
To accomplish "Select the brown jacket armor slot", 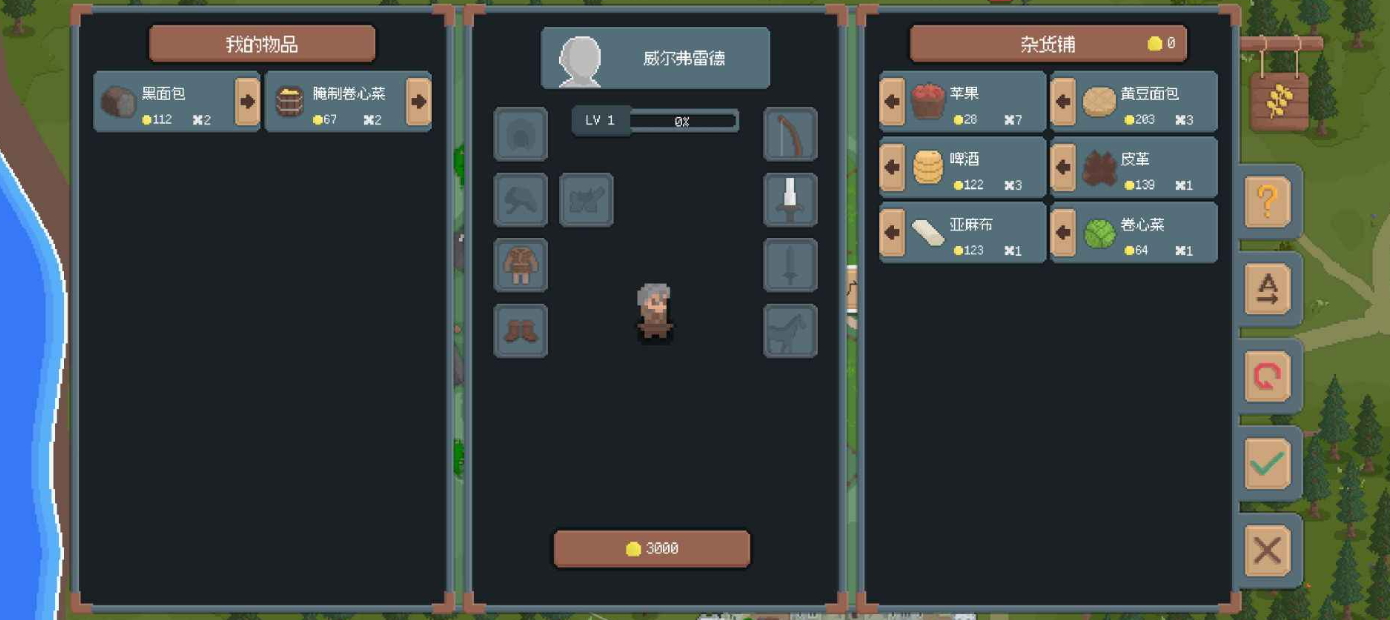I will pyautogui.click(x=520, y=266).
